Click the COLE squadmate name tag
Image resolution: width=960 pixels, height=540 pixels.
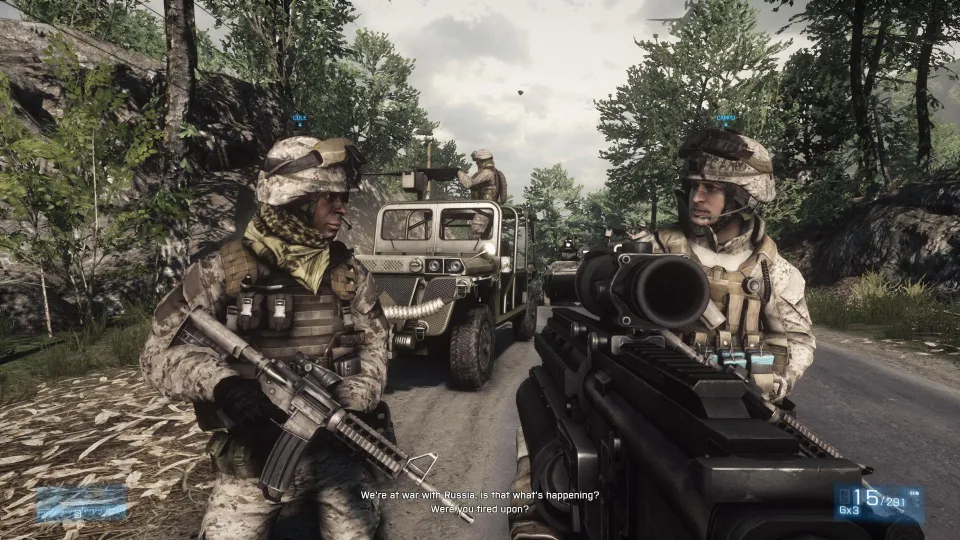pos(299,118)
